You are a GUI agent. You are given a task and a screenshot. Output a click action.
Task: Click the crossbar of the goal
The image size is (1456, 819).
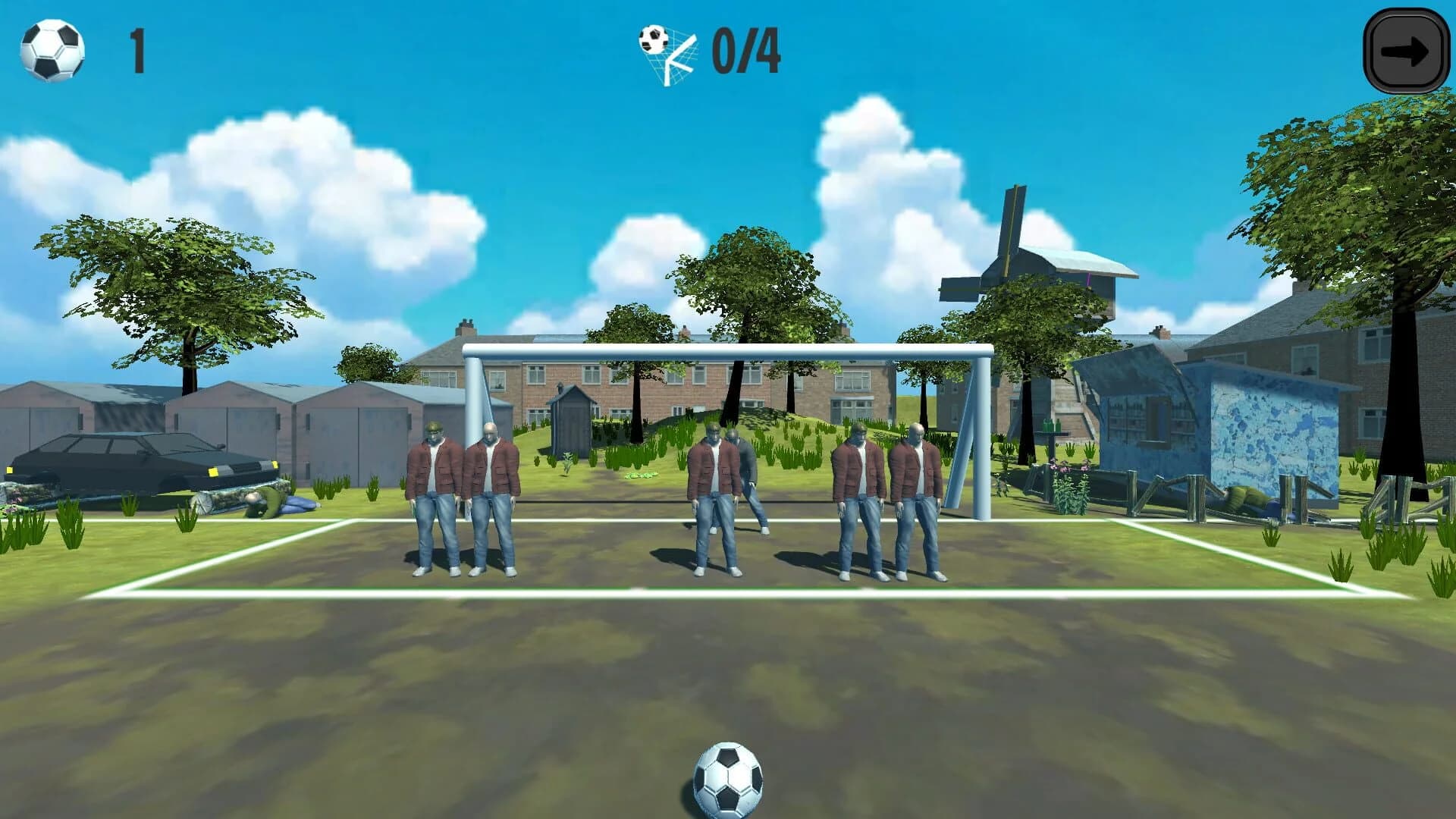point(728,350)
